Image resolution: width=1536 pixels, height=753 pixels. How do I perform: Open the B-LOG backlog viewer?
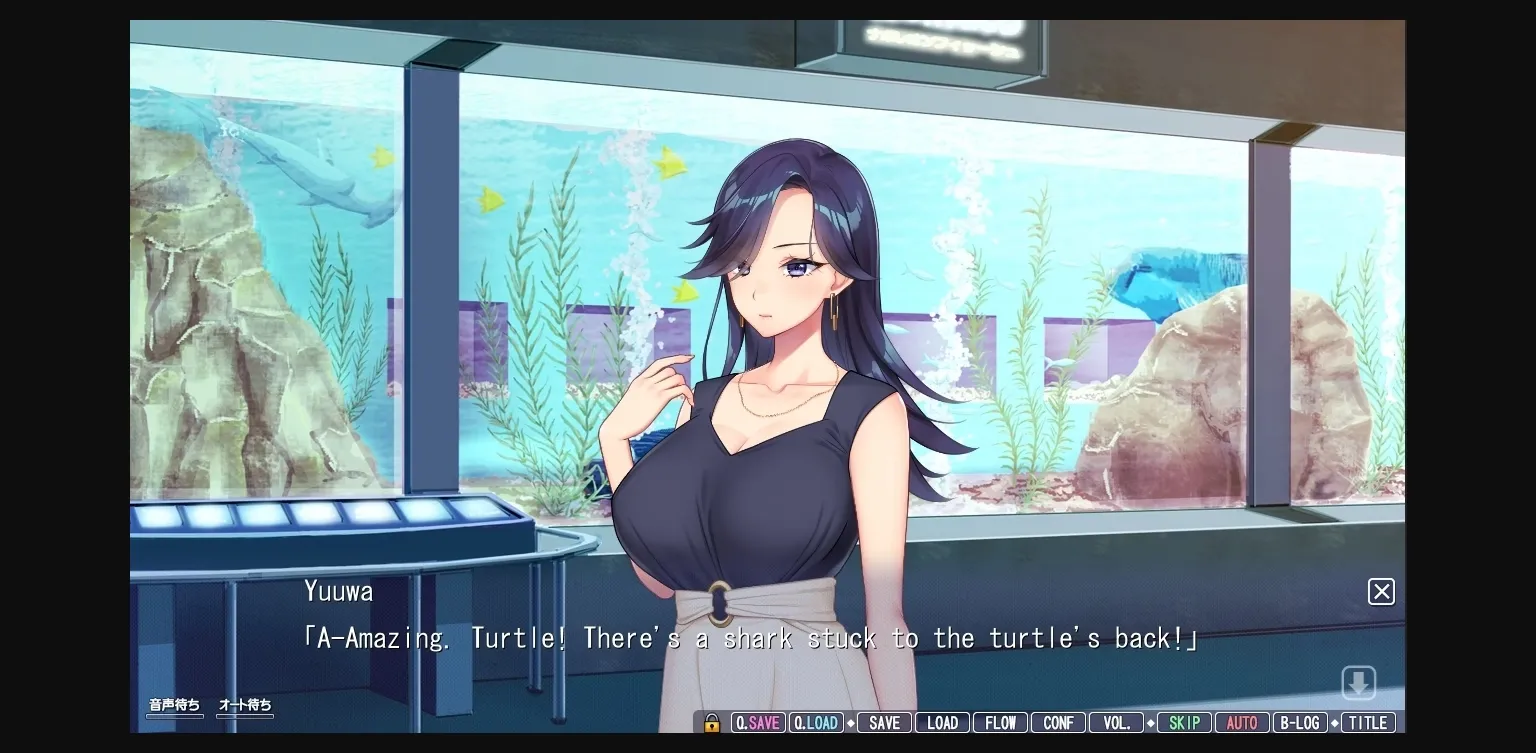pos(1300,722)
